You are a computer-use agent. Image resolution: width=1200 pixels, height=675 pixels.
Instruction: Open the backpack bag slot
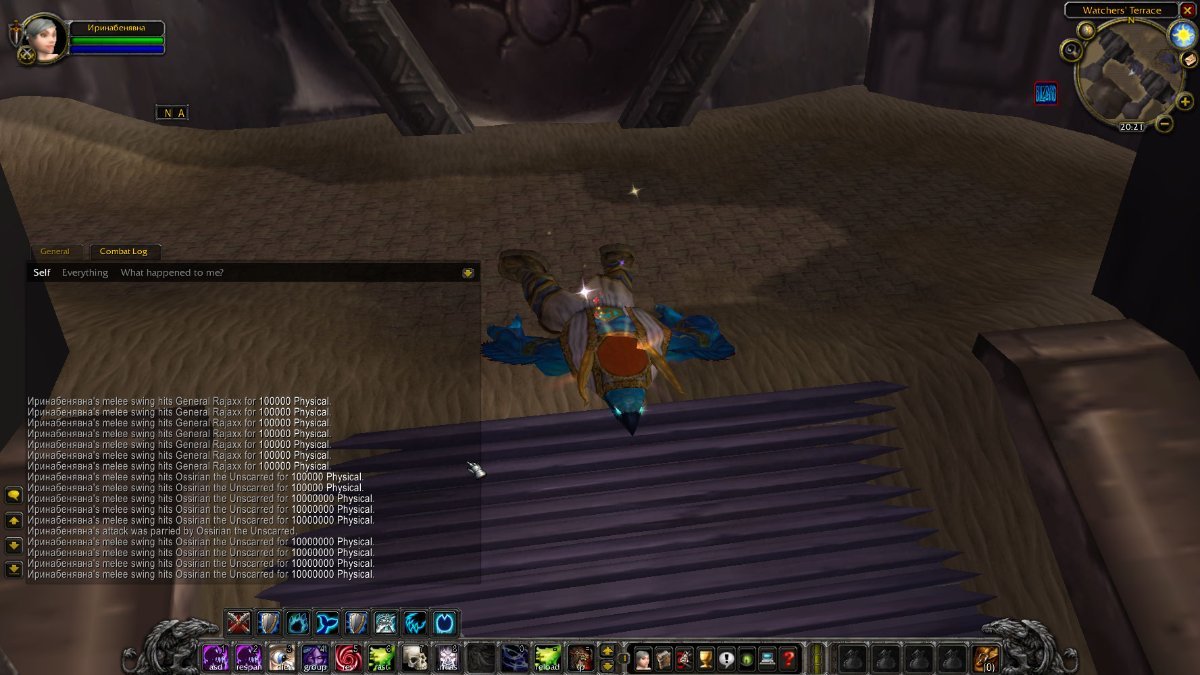[985, 658]
